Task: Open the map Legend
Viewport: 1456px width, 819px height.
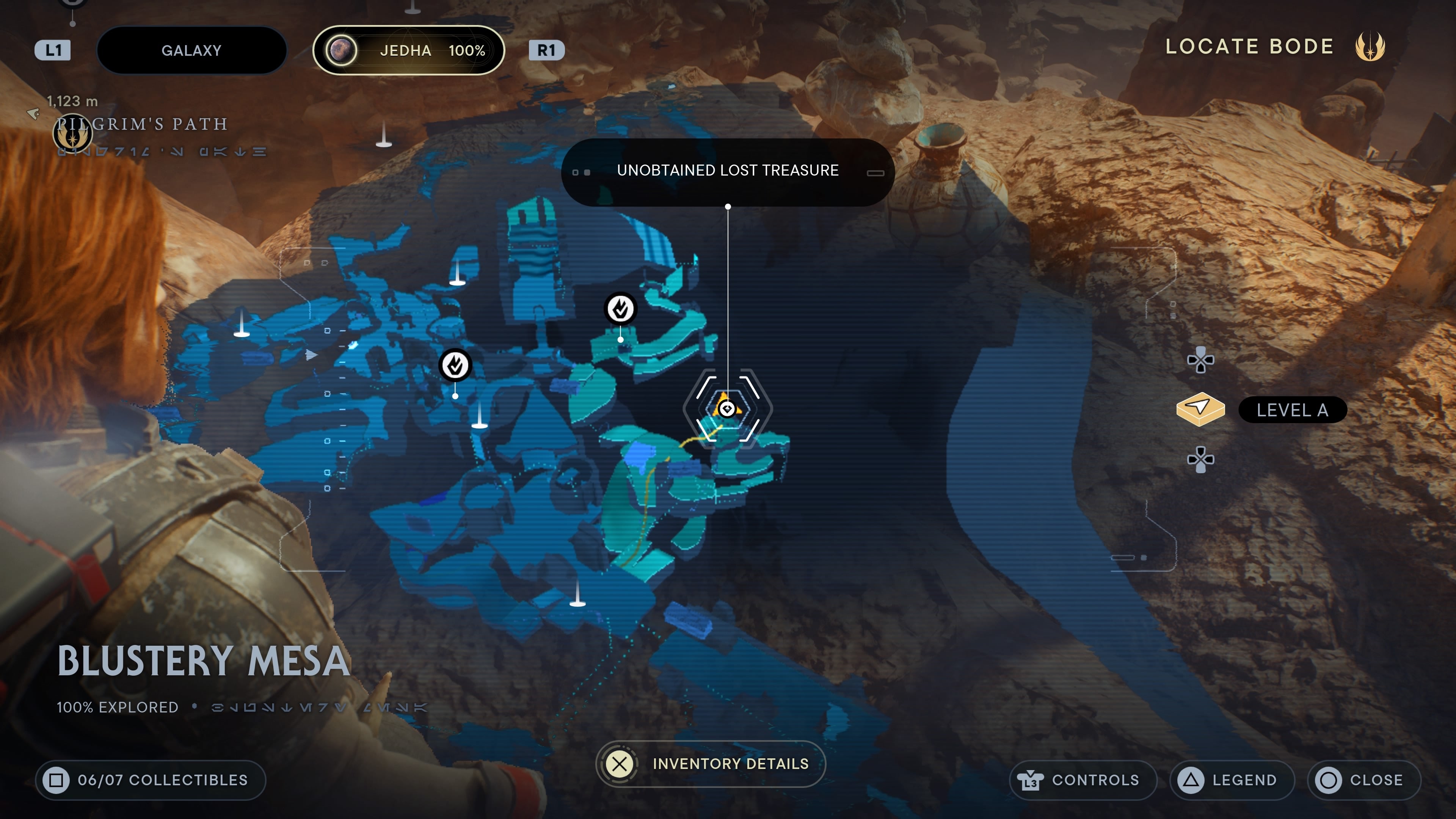Action: pos(1232,780)
